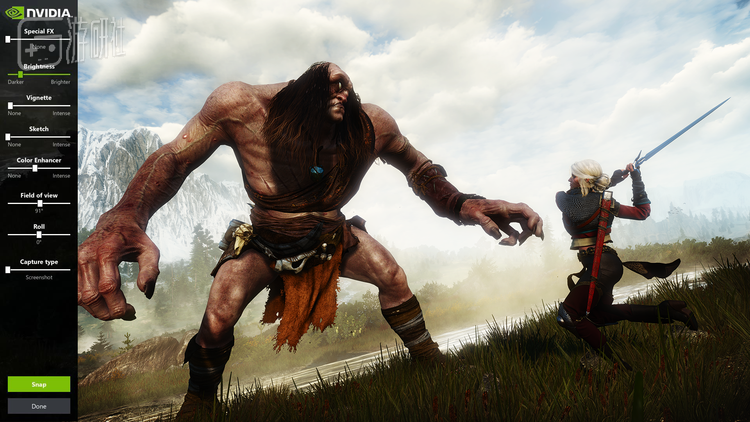Click the Snap button
Viewport: 750px width, 422px height.
(x=39, y=384)
